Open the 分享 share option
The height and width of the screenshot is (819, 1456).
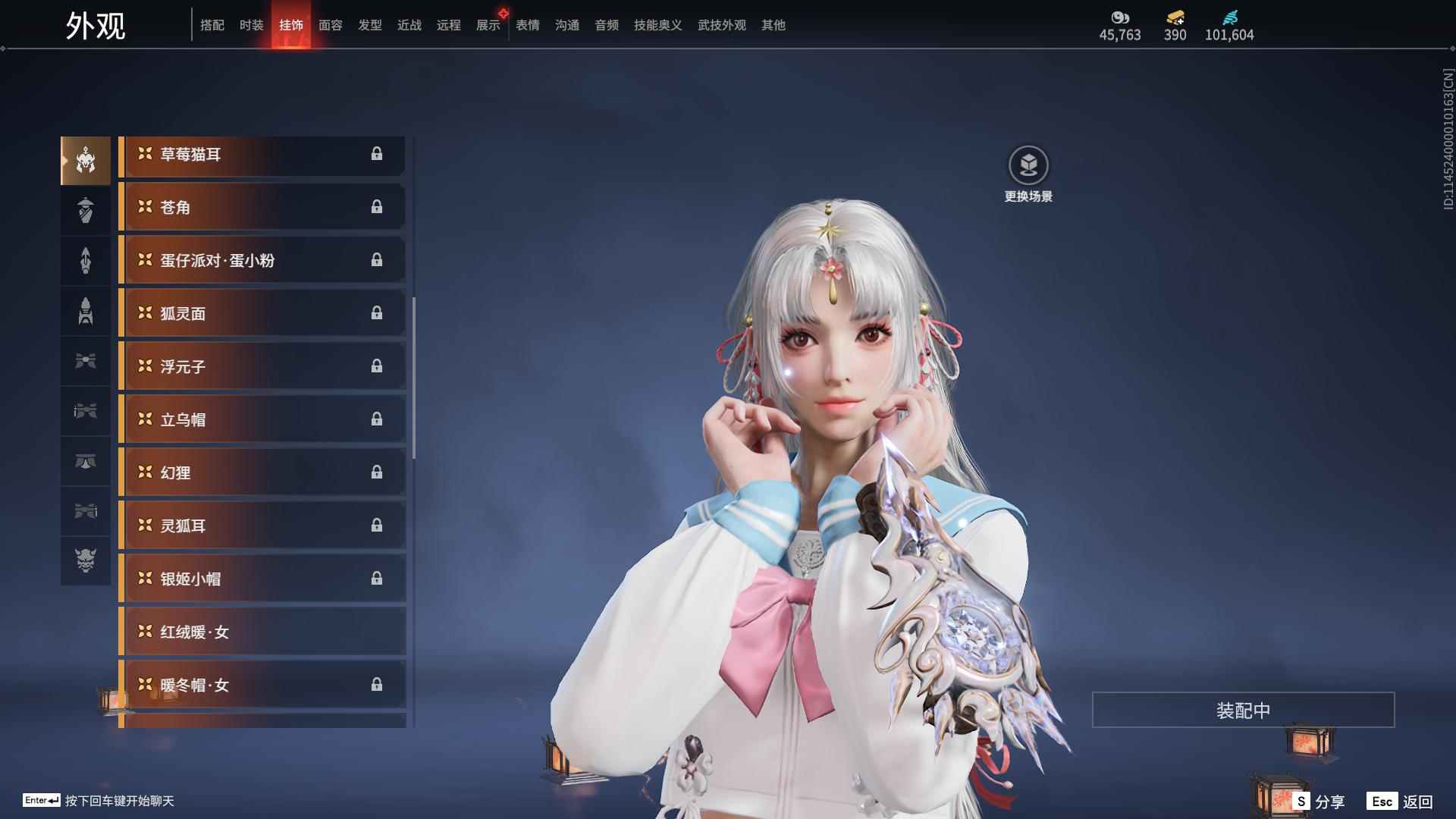(1319, 801)
